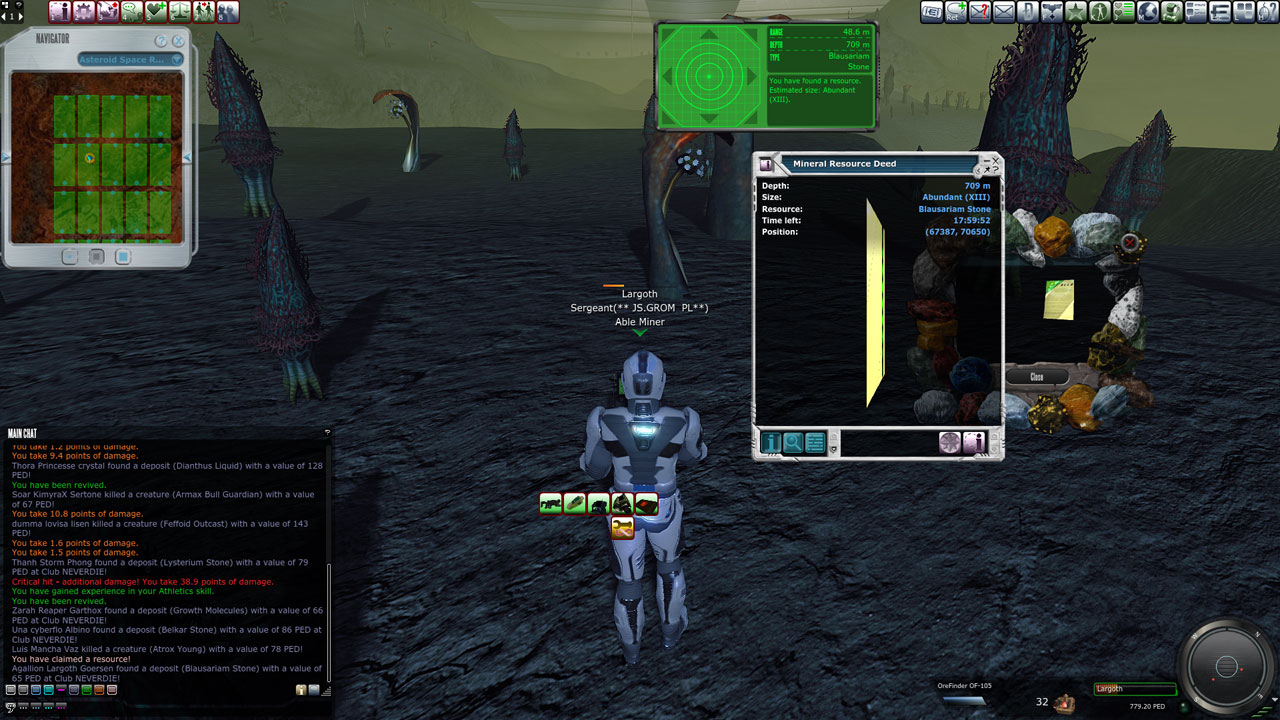1280x720 pixels.
Task: Open the deed's teal info icon
Action: tap(771, 442)
